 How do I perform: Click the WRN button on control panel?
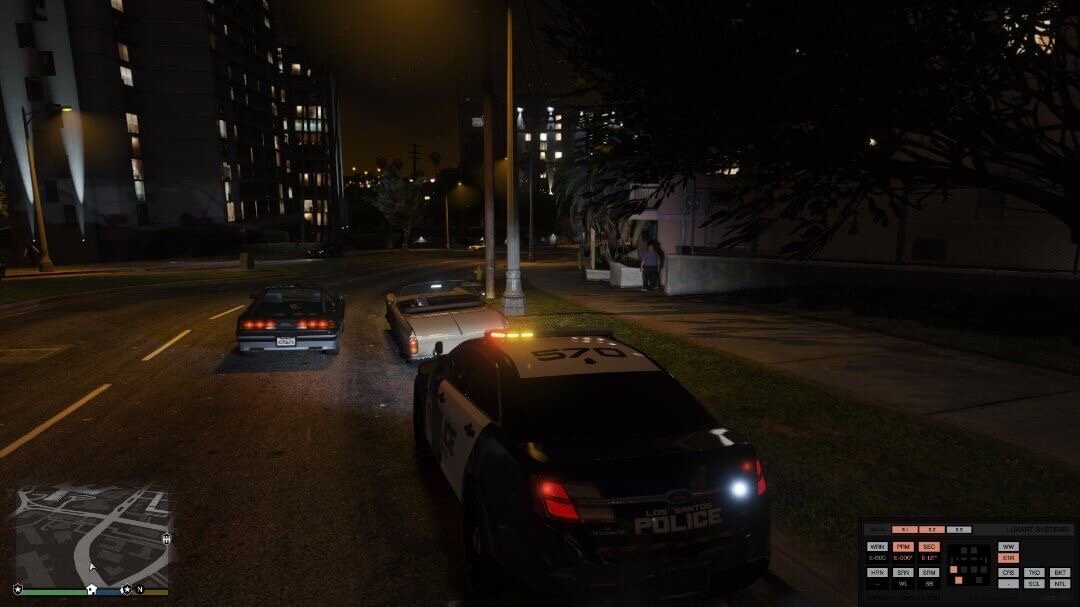point(877,547)
